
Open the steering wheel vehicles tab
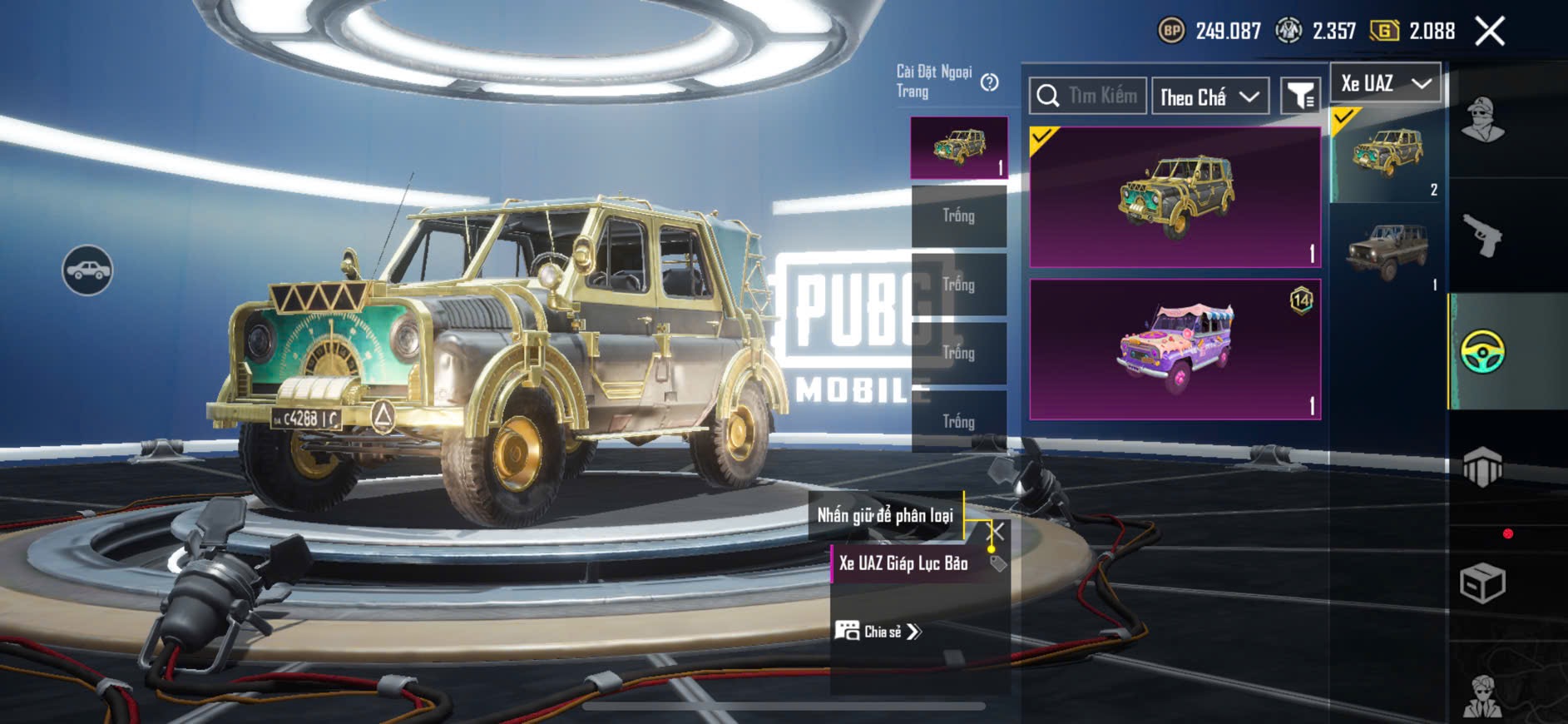coord(1482,351)
